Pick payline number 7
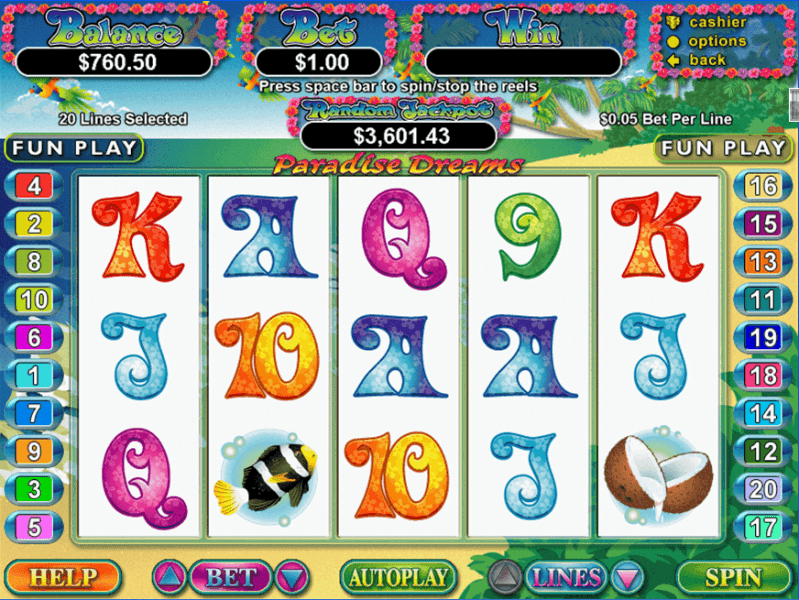The width and height of the screenshot is (799, 600). (x=34, y=412)
